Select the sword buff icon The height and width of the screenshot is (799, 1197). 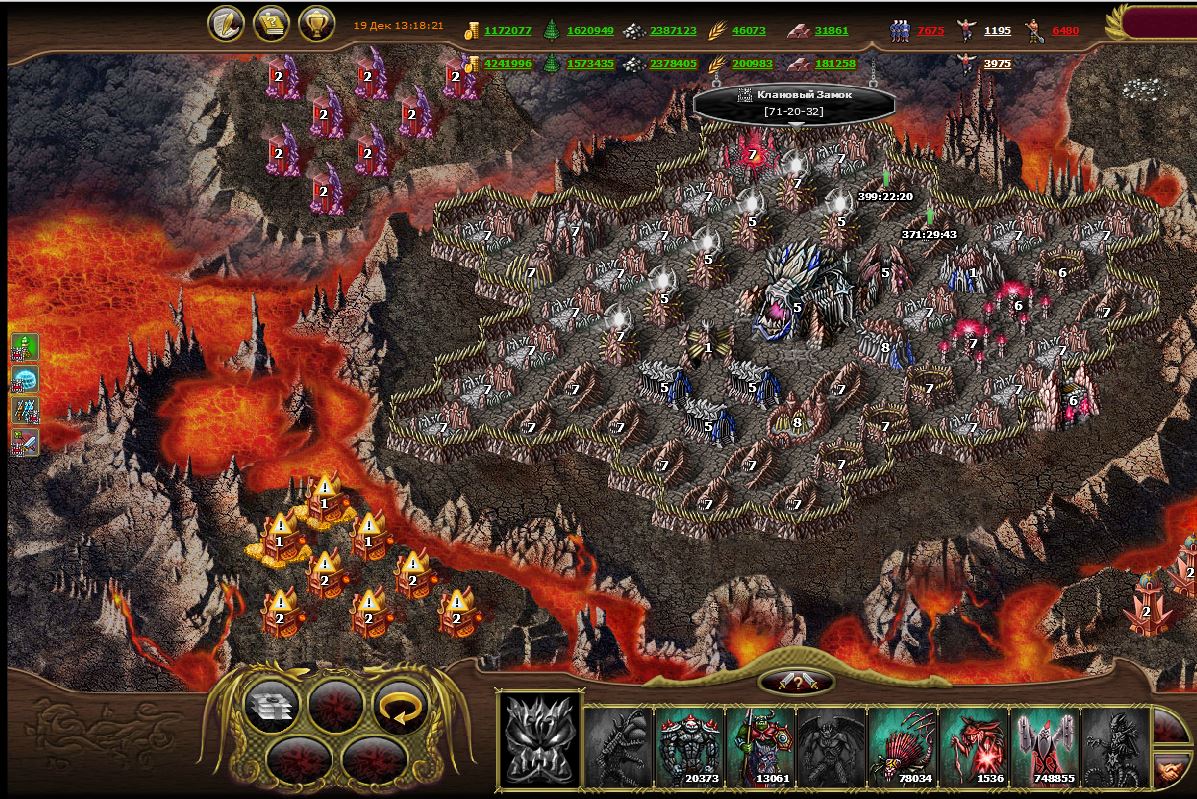click(x=24, y=441)
